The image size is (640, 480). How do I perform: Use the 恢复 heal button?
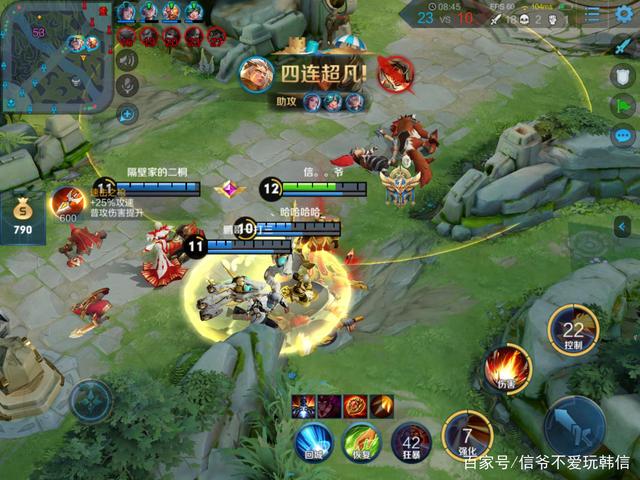[362, 441]
